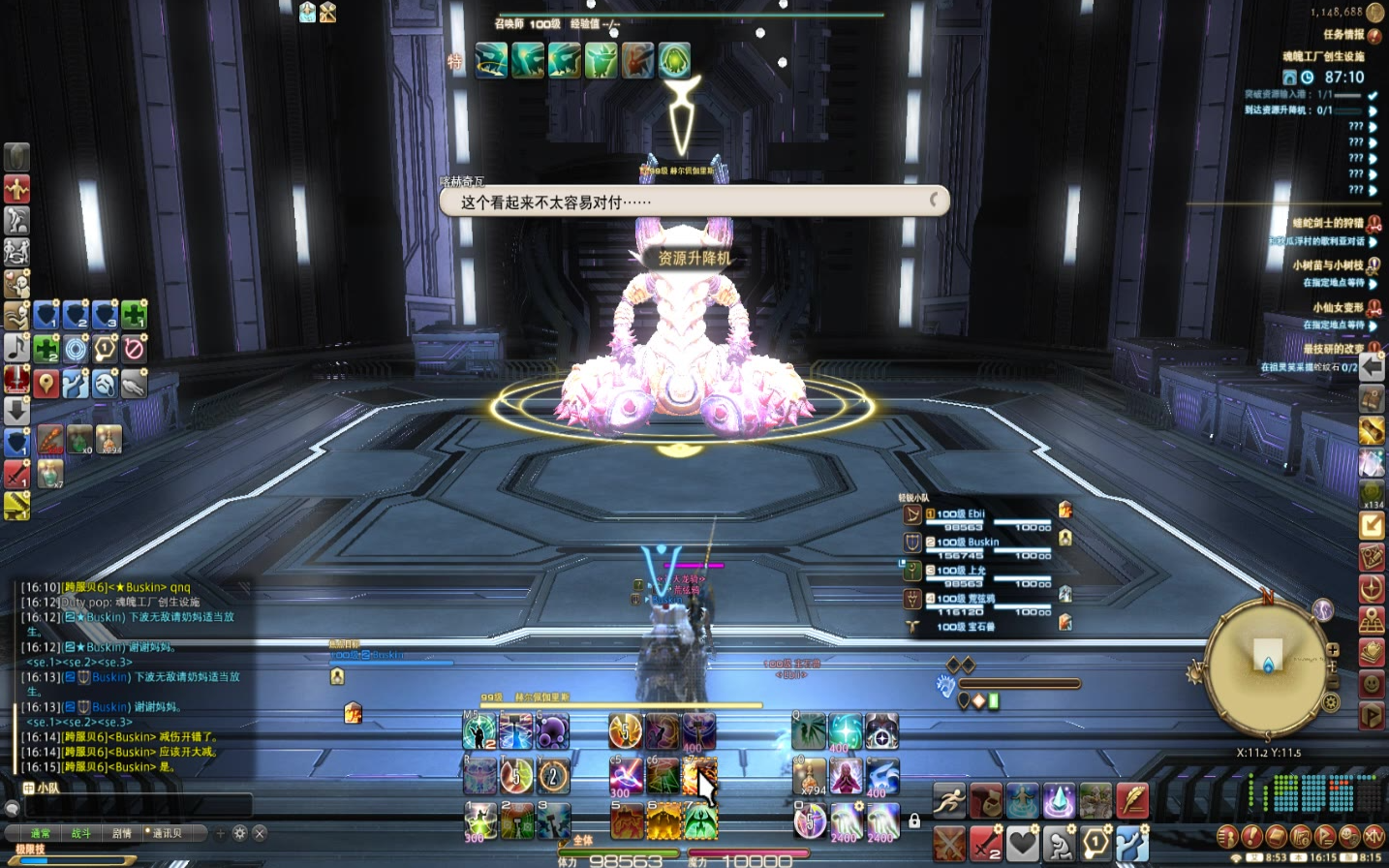Screen dimensions: 1389x868
Task: Open minimap settings gear
Action: [1332, 702]
